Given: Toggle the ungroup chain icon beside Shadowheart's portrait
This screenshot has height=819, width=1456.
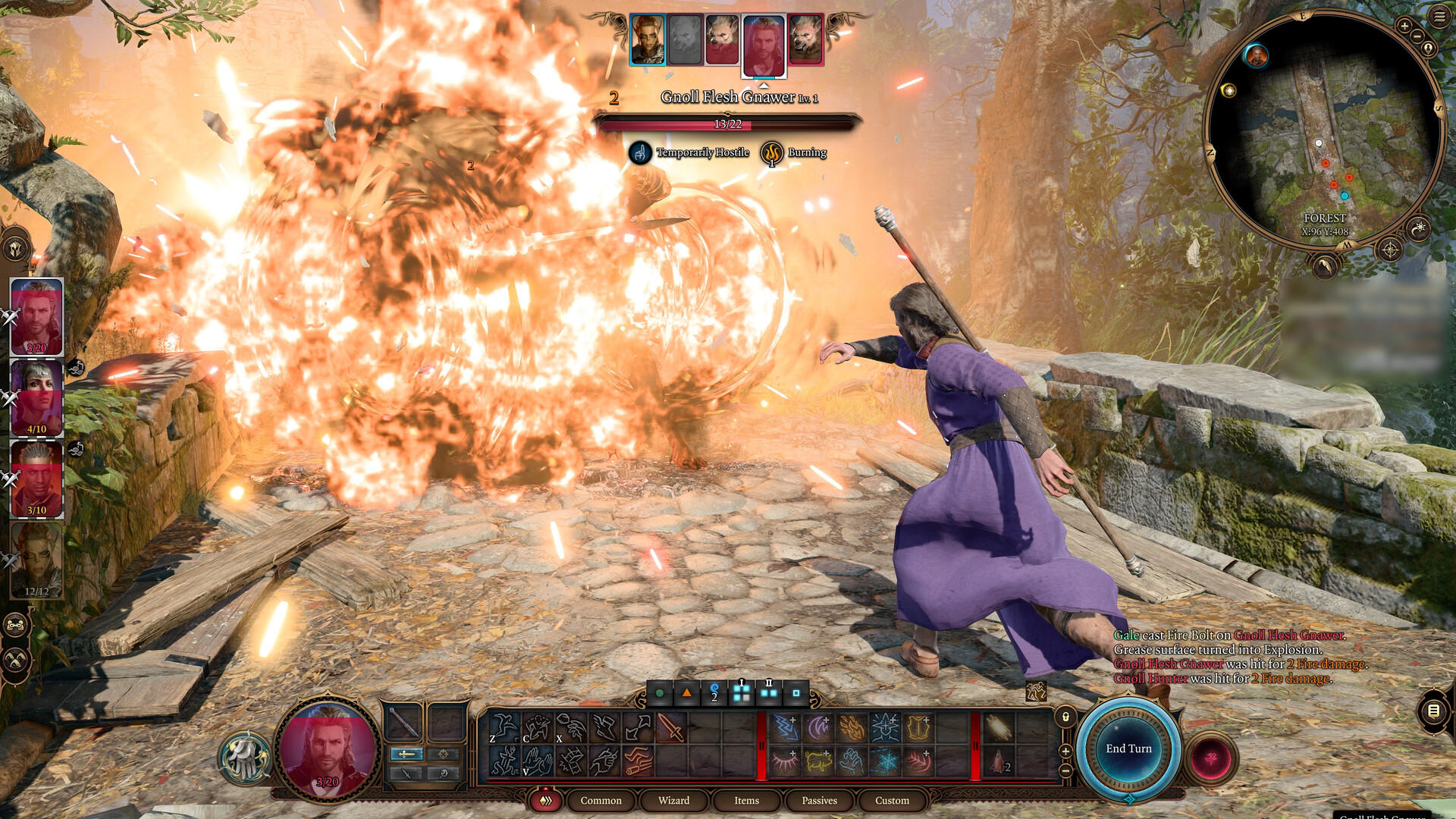Looking at the screenshot, I should 76,369.
